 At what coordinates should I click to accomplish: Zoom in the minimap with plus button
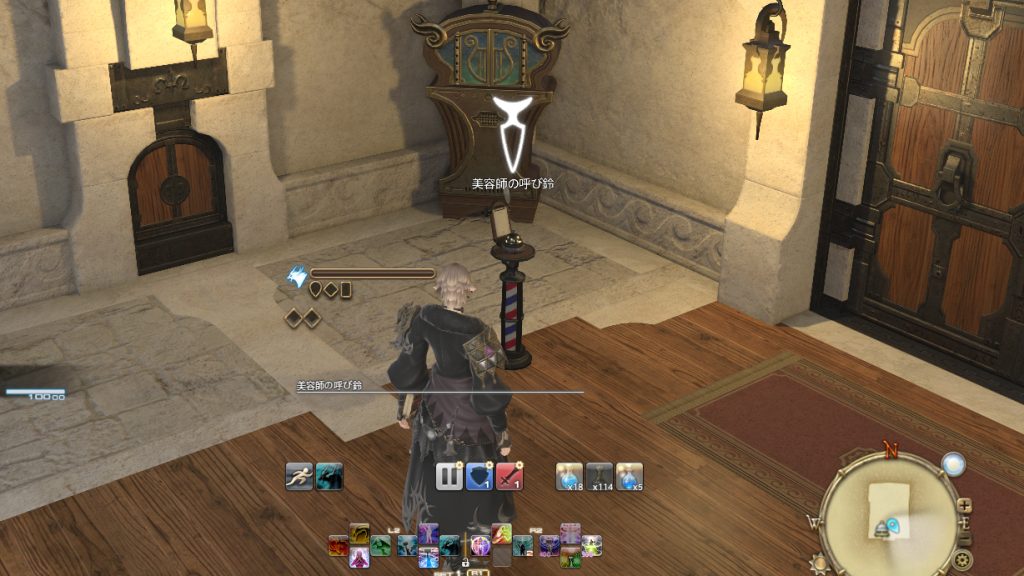(964, 506)
